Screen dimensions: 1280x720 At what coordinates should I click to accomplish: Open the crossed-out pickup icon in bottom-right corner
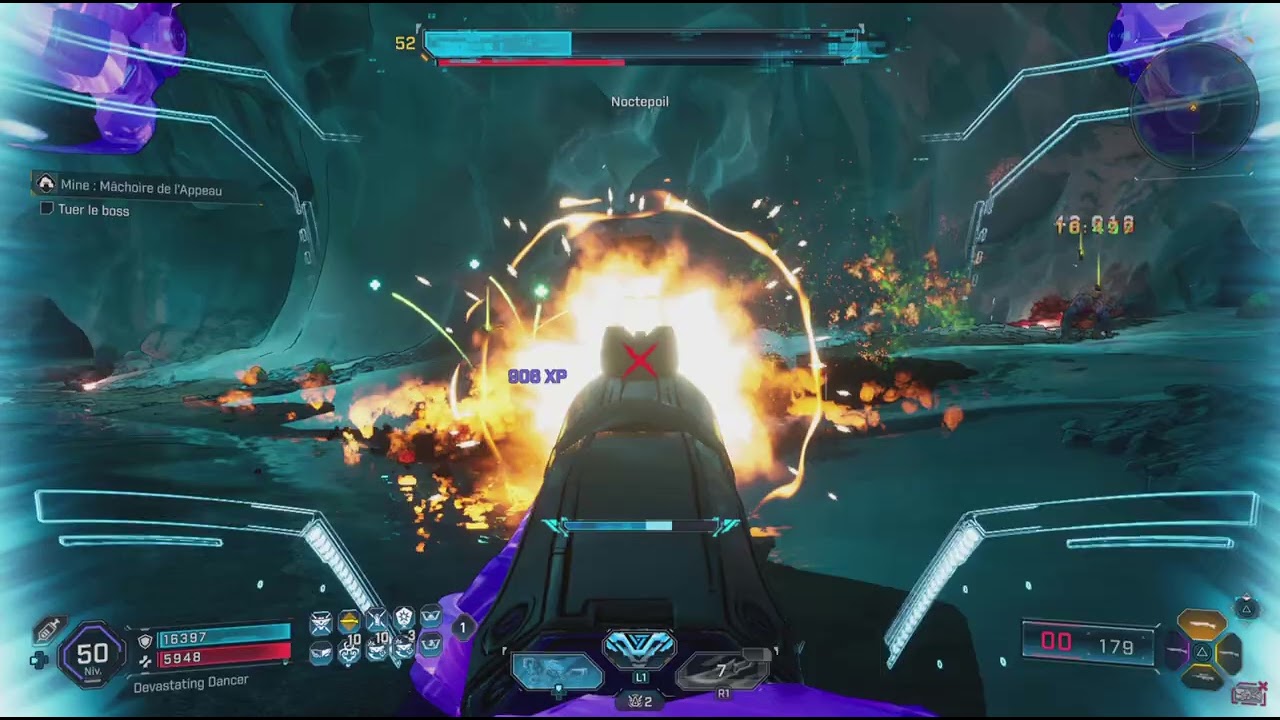pos(1250,693)
